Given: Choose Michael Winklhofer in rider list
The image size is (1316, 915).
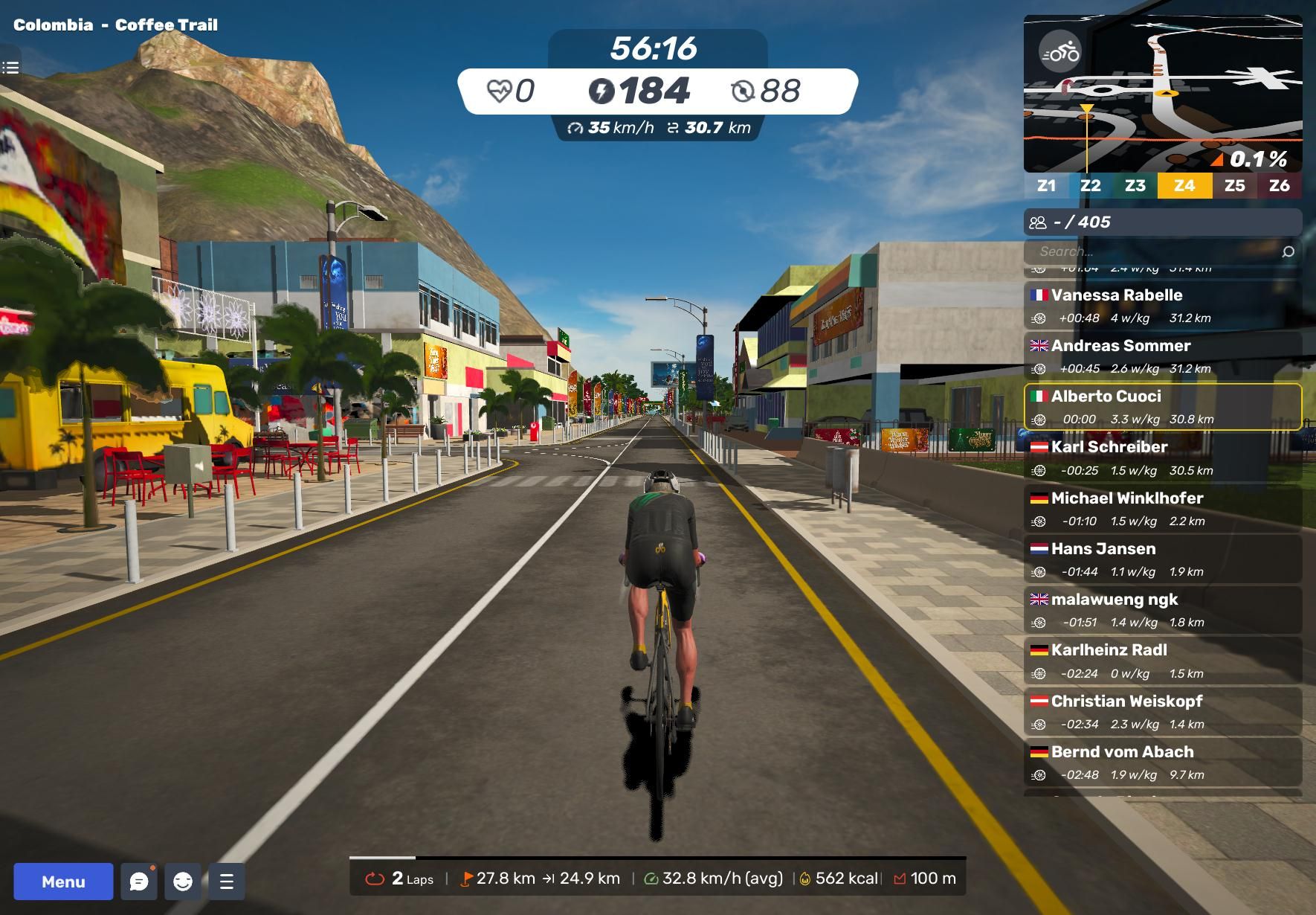Looking at the screenshot, I should (x=1162, y=508).
